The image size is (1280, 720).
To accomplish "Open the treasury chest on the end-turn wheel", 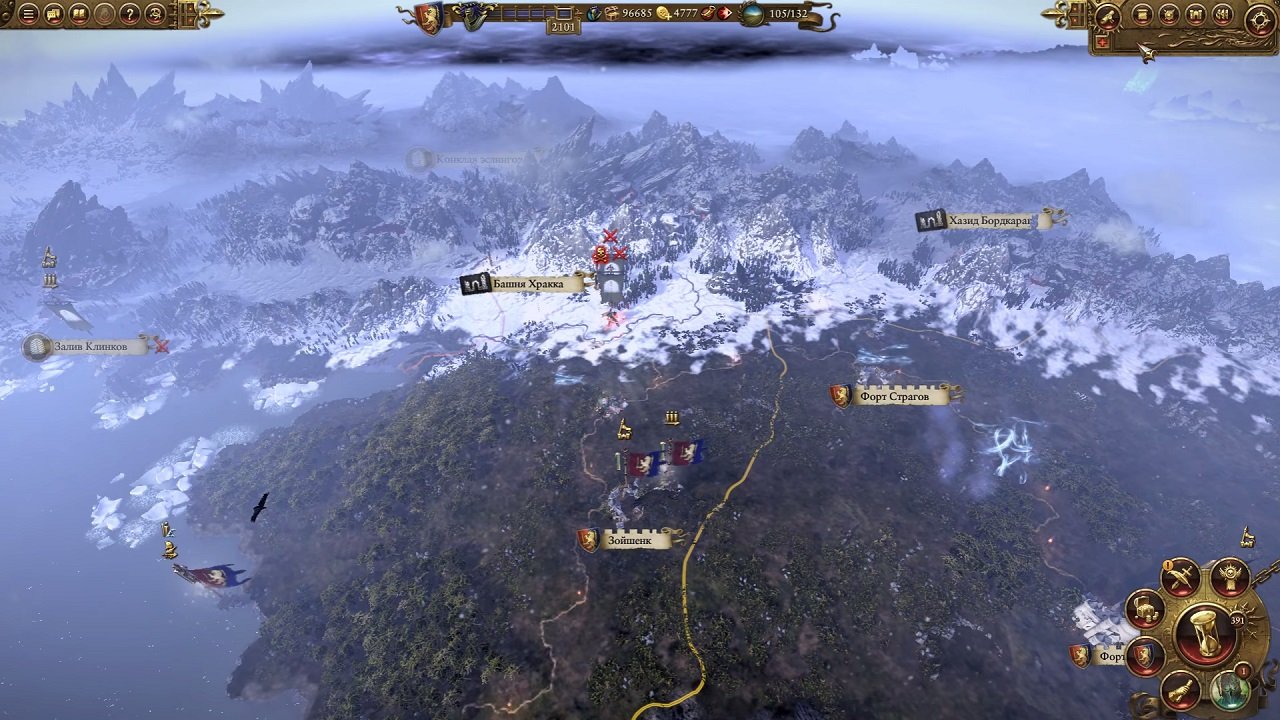I will click(x=1144, y=610).
